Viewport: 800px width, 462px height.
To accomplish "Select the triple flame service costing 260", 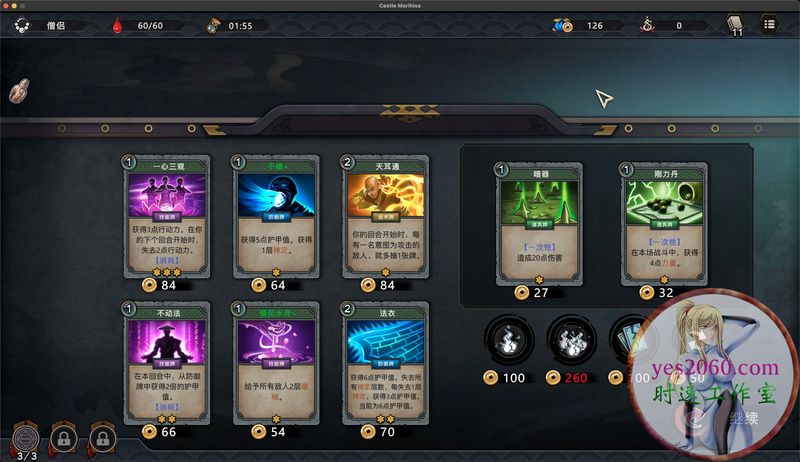I will [x=572, y=340].
